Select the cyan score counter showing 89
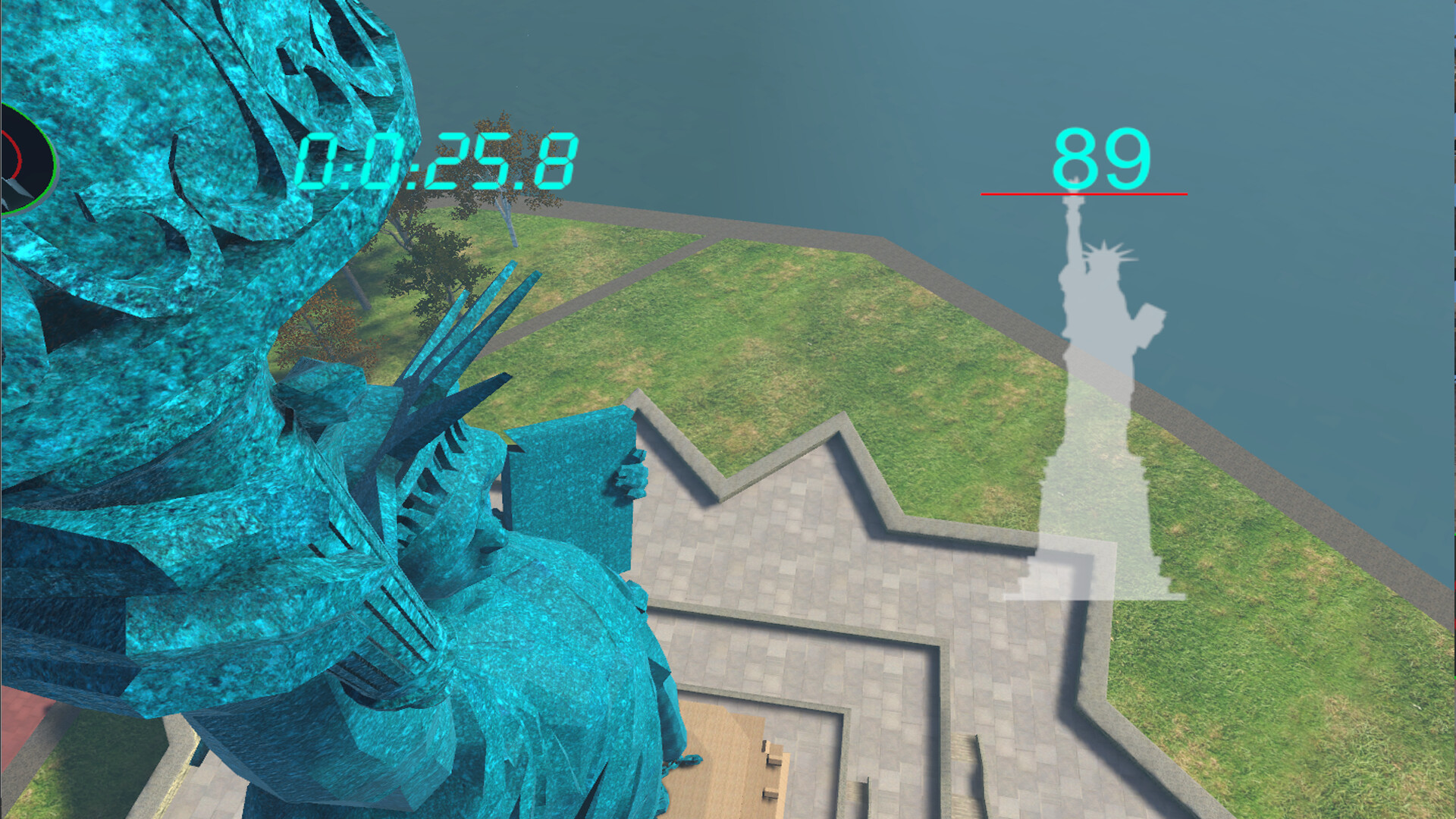 [1103, 157]
